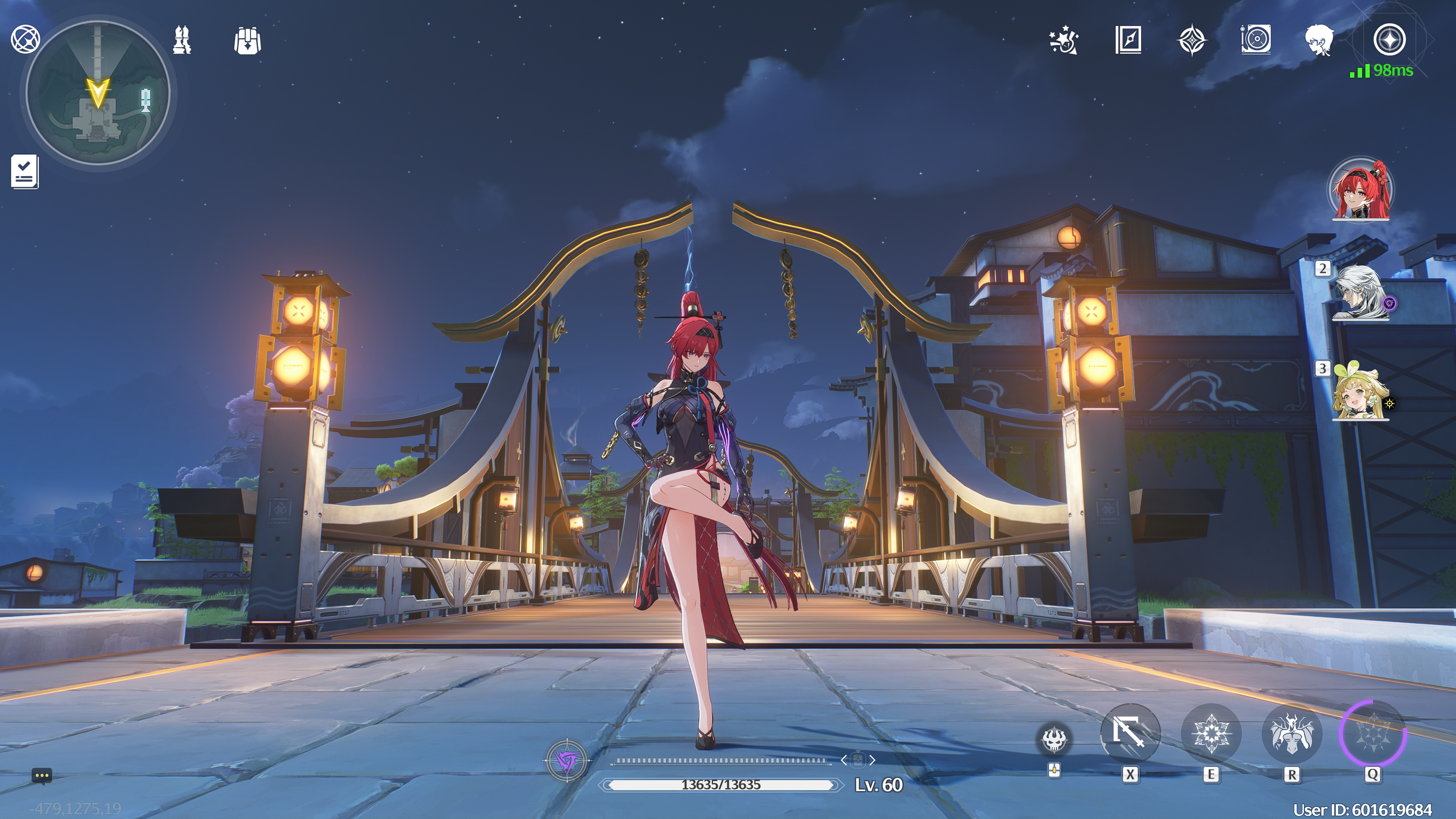Open the character head profile icon
This screenshot has width=1456, height=819.
click(1319, 40)
